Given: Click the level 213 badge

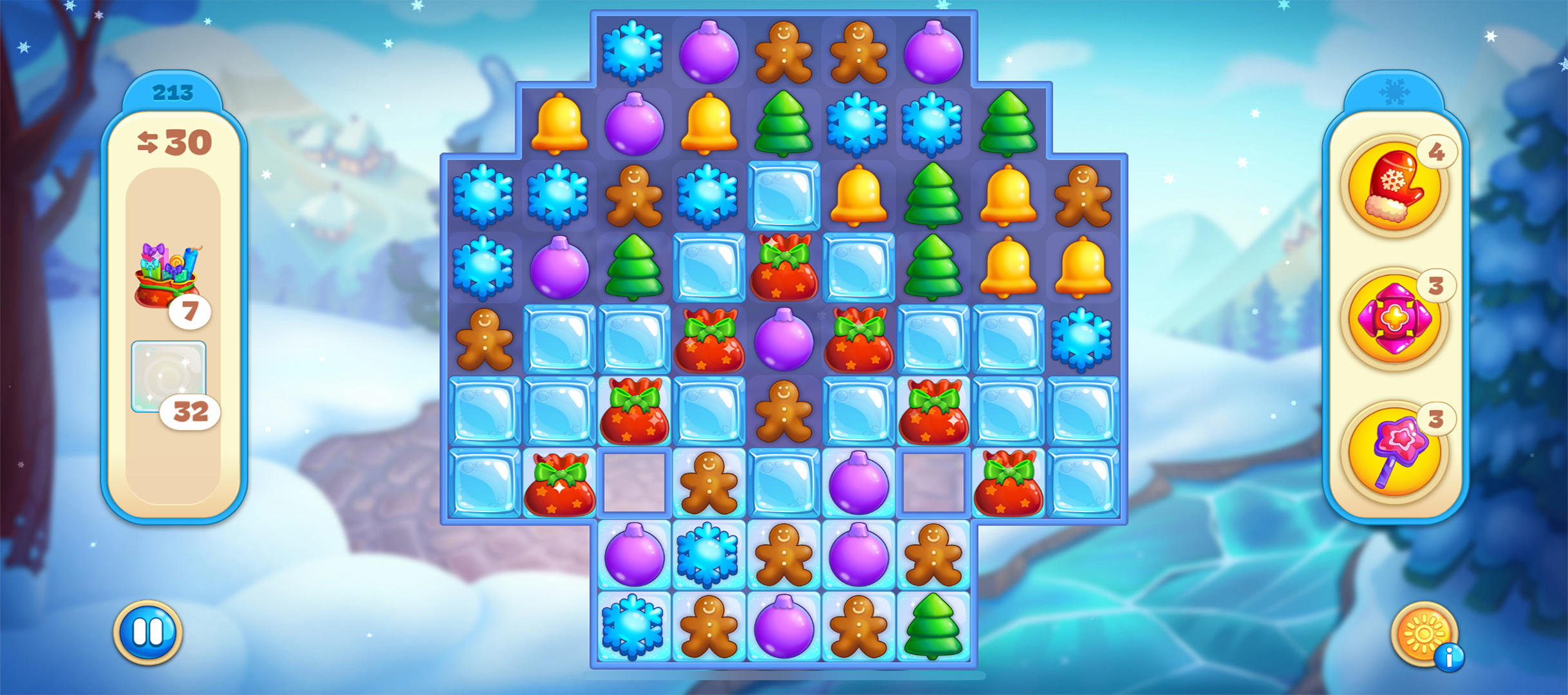Looking at the screenshot, I should (173, 92).
